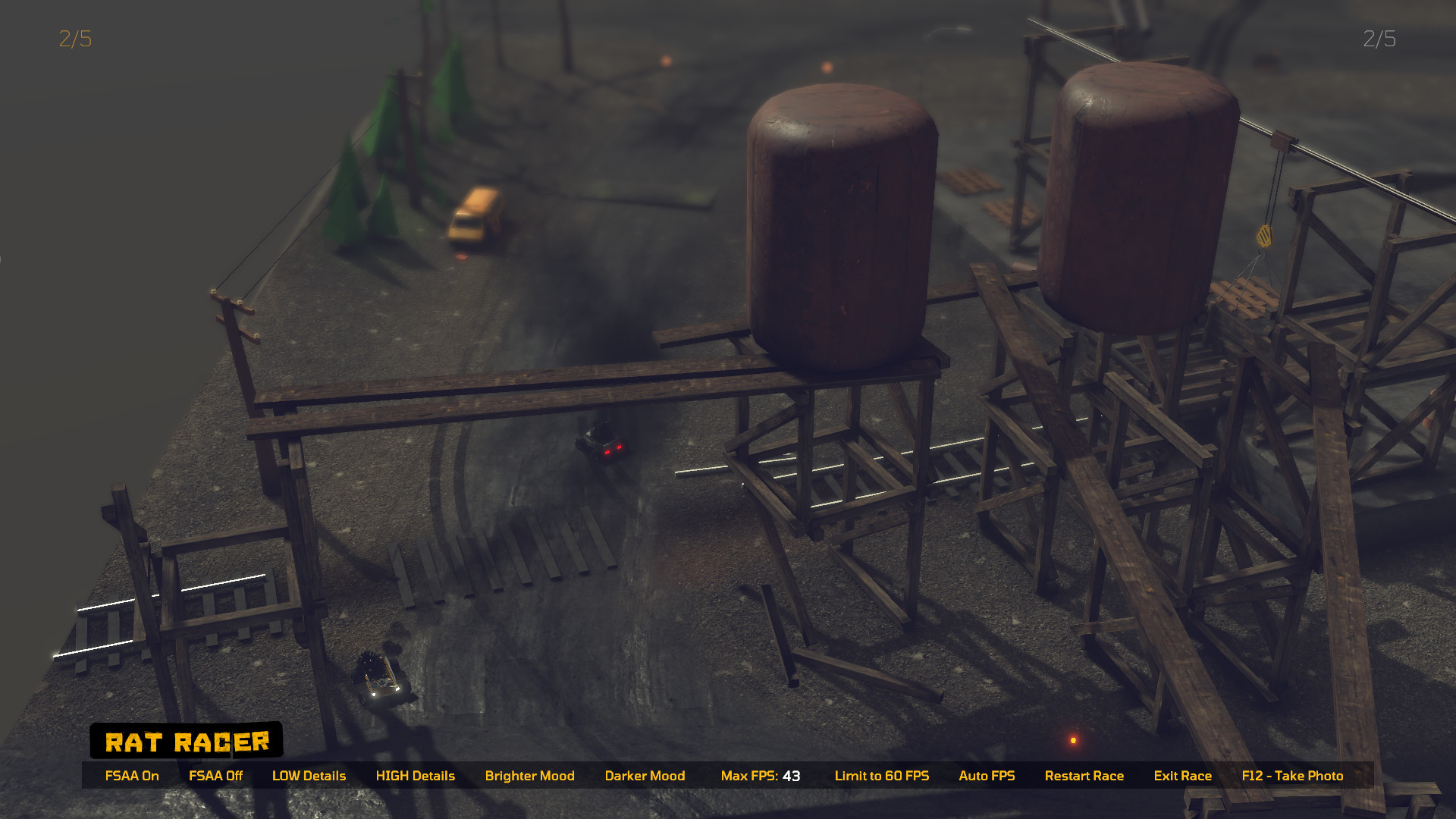The image size is (1456, 819).
Task: Select Darker Mood lighting
Action: click(x=645, y=776)
